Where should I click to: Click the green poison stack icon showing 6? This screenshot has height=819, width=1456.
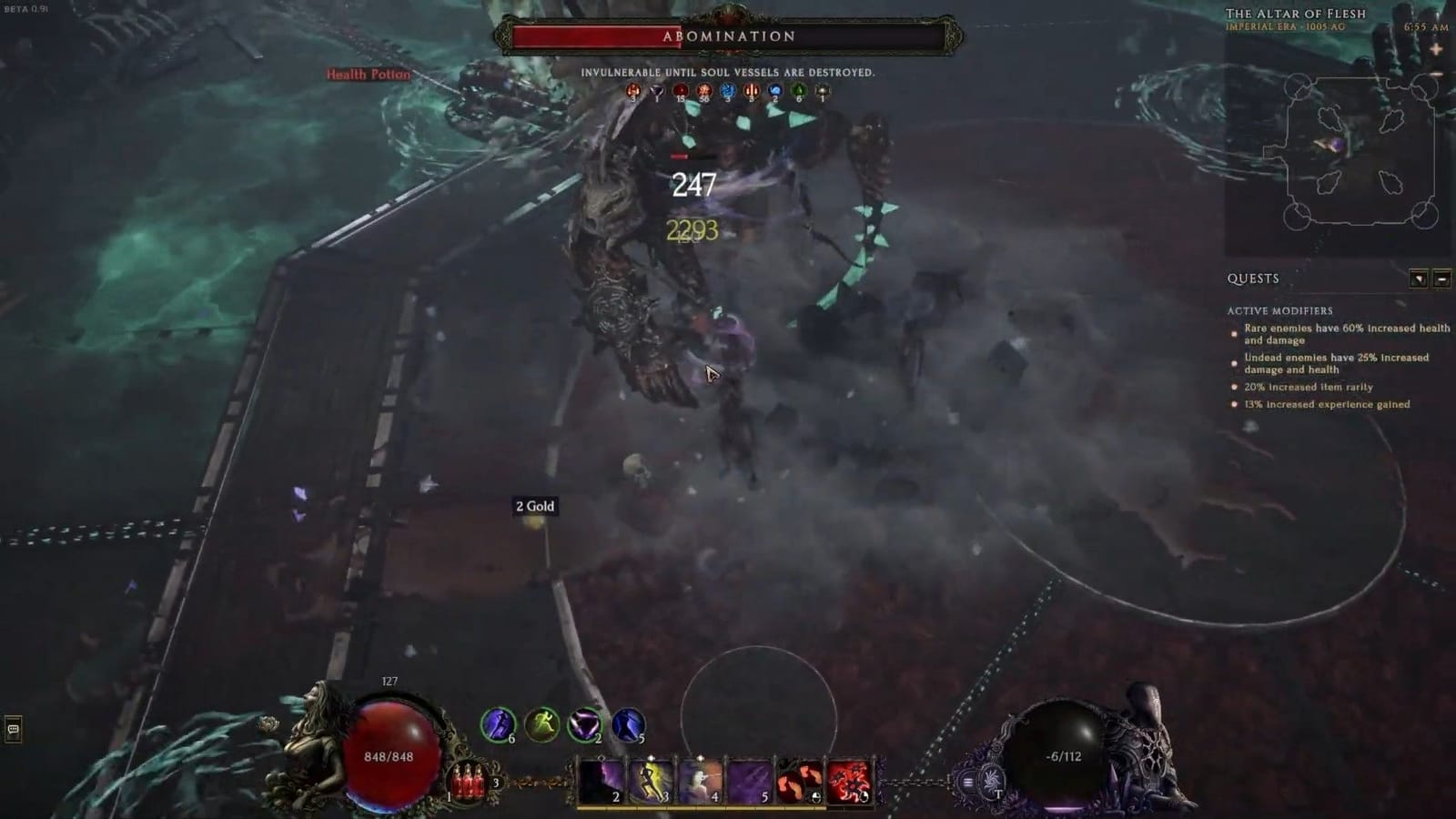[801, 91]
